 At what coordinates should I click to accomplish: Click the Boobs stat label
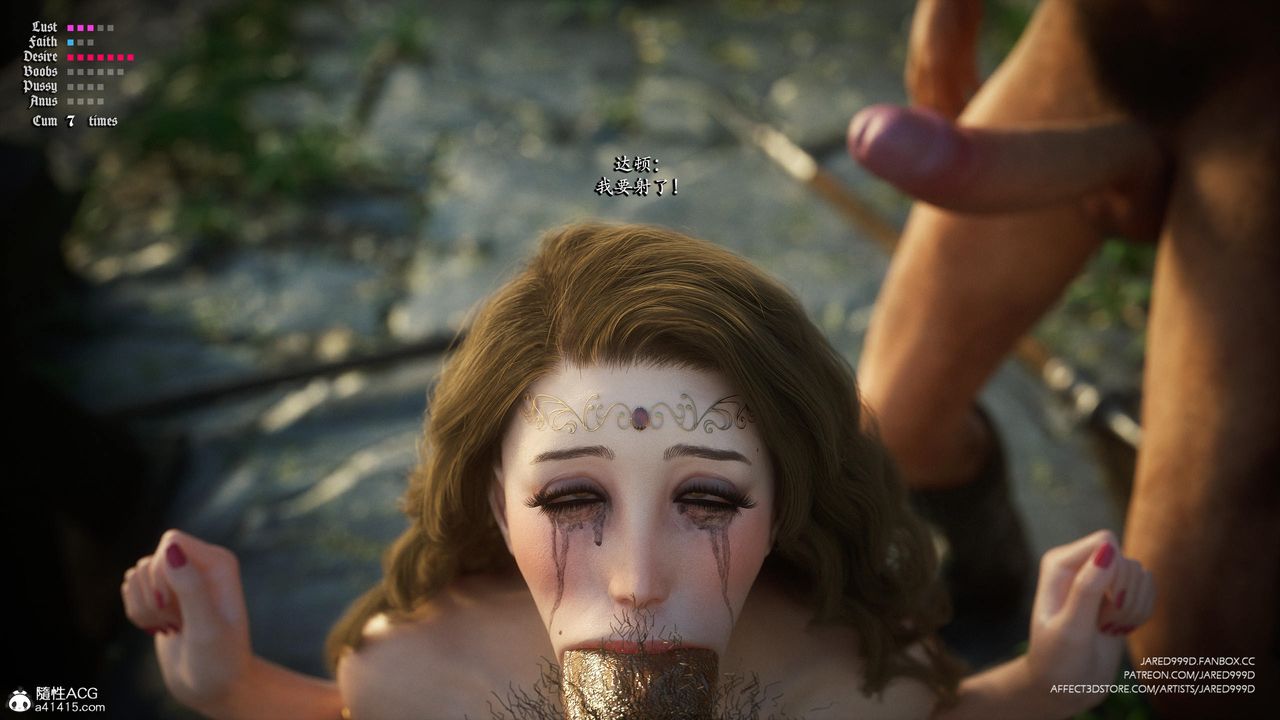(x=41, y=71)
